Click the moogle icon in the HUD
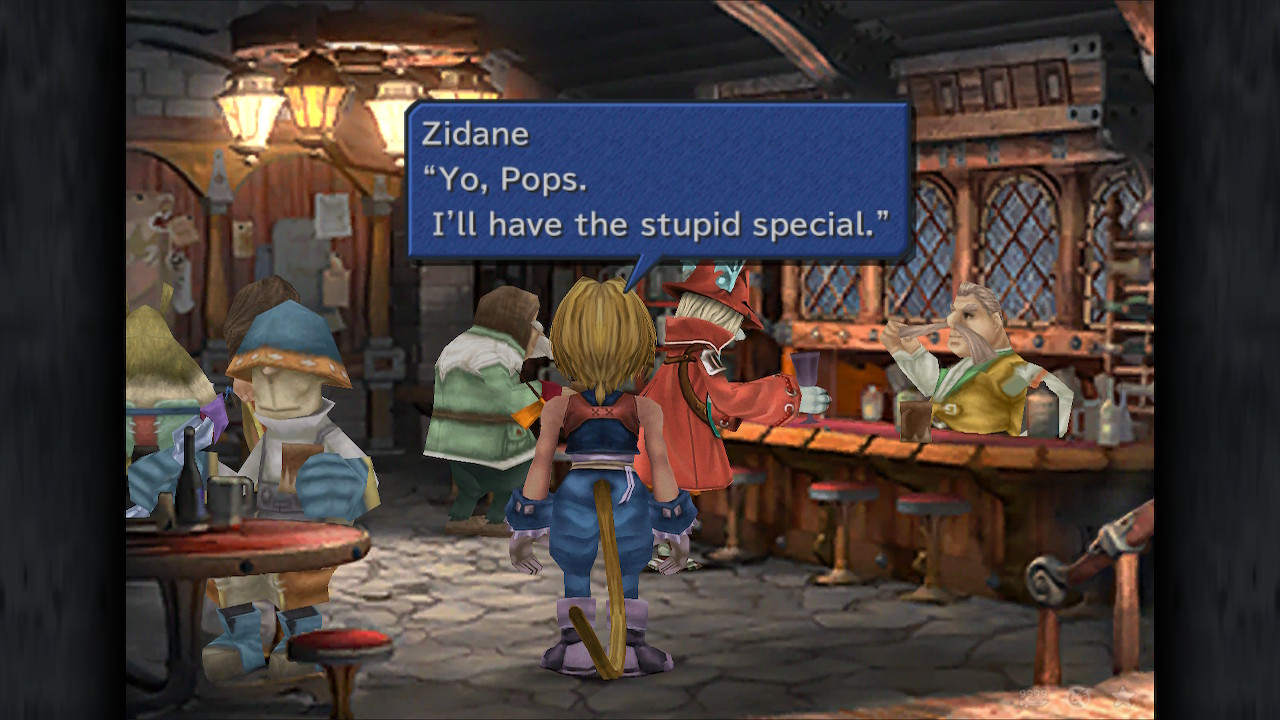Image resolution: width=1280 pixels, height=720 pixels. [1078, 697]
